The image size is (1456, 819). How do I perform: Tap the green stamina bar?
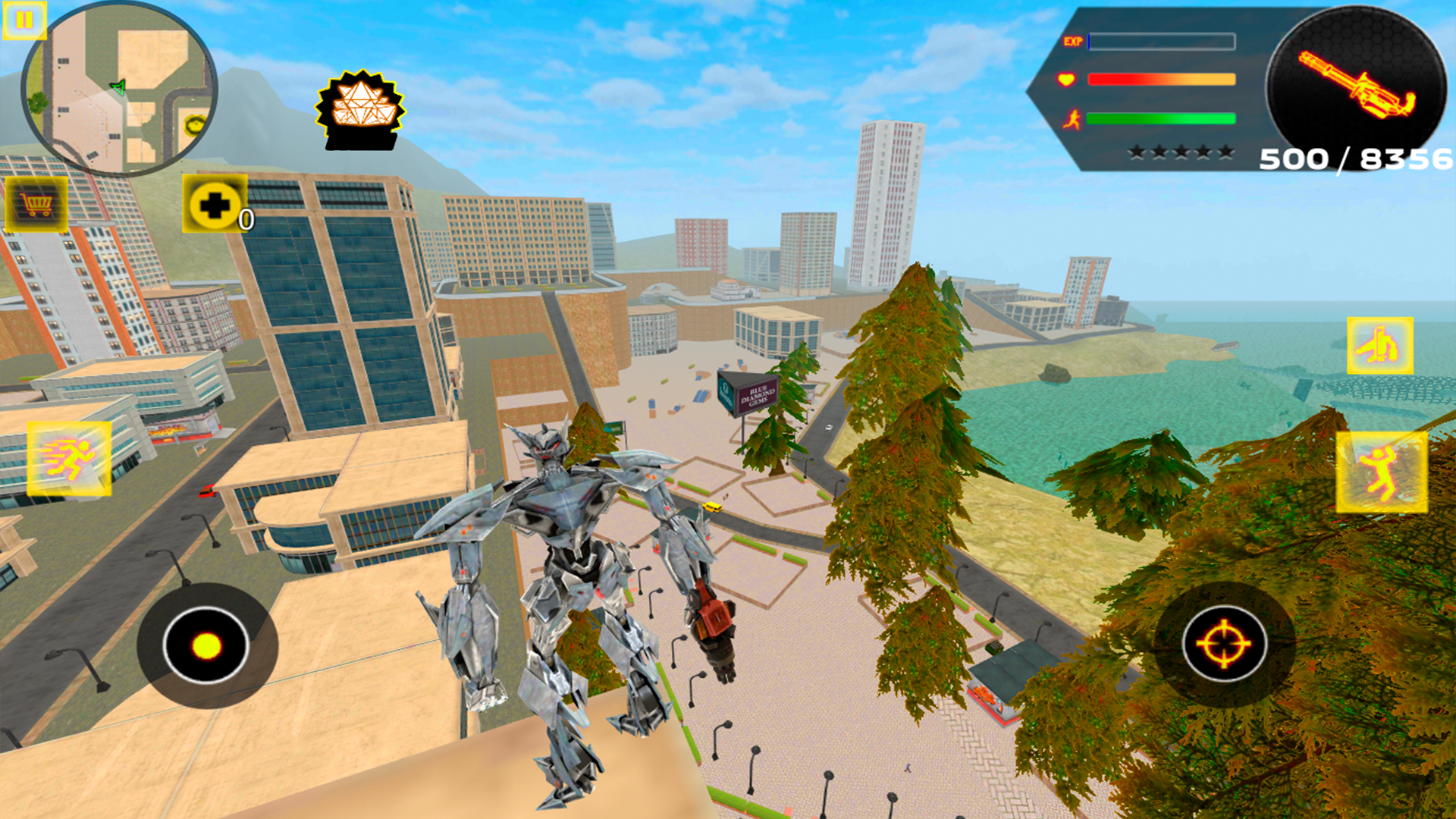coord(1160,119)
